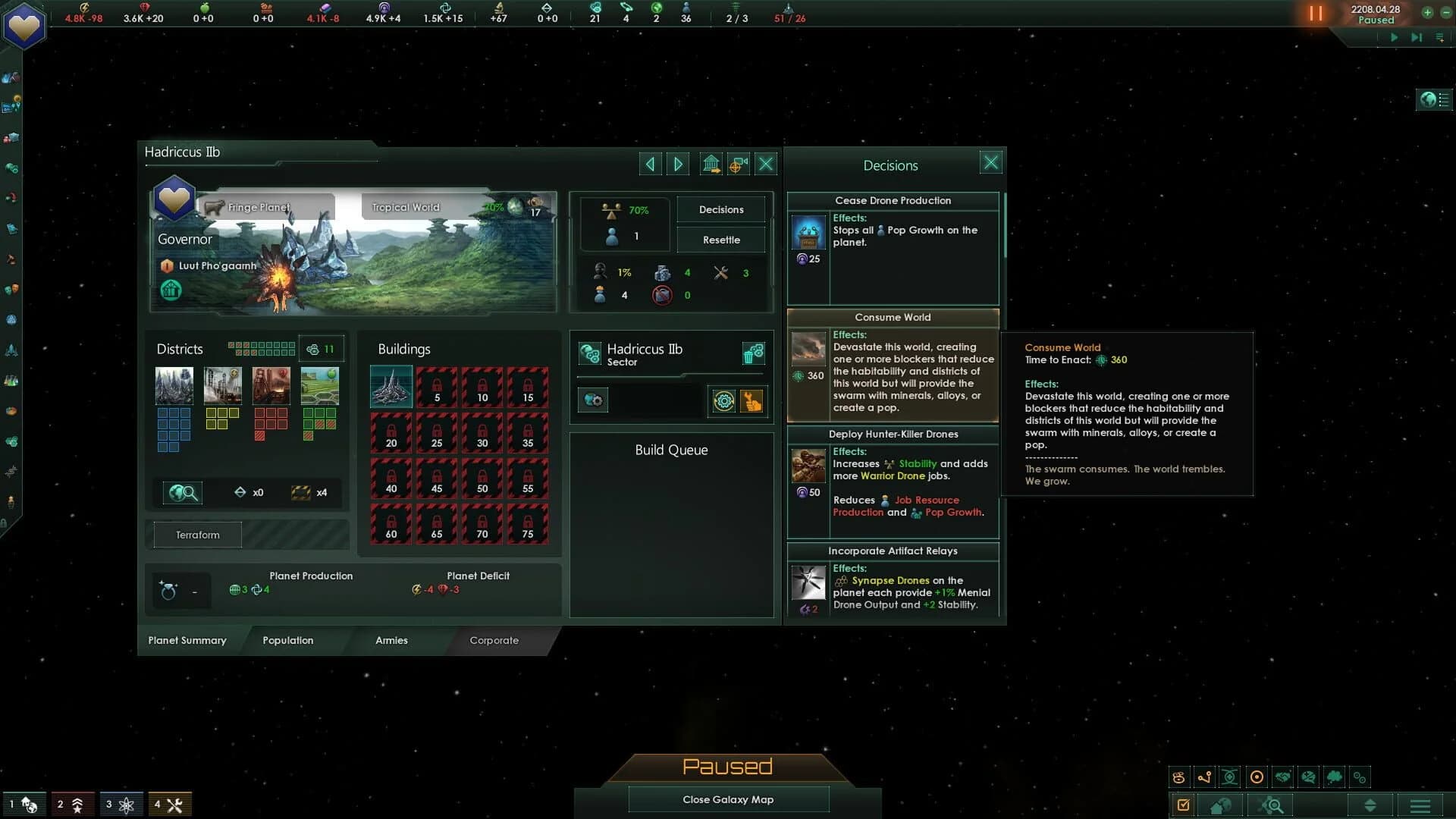Viewport: 1456px width, 819px height.
Task: Select the camera focus icon on planet header
Action: pos(738,164)
